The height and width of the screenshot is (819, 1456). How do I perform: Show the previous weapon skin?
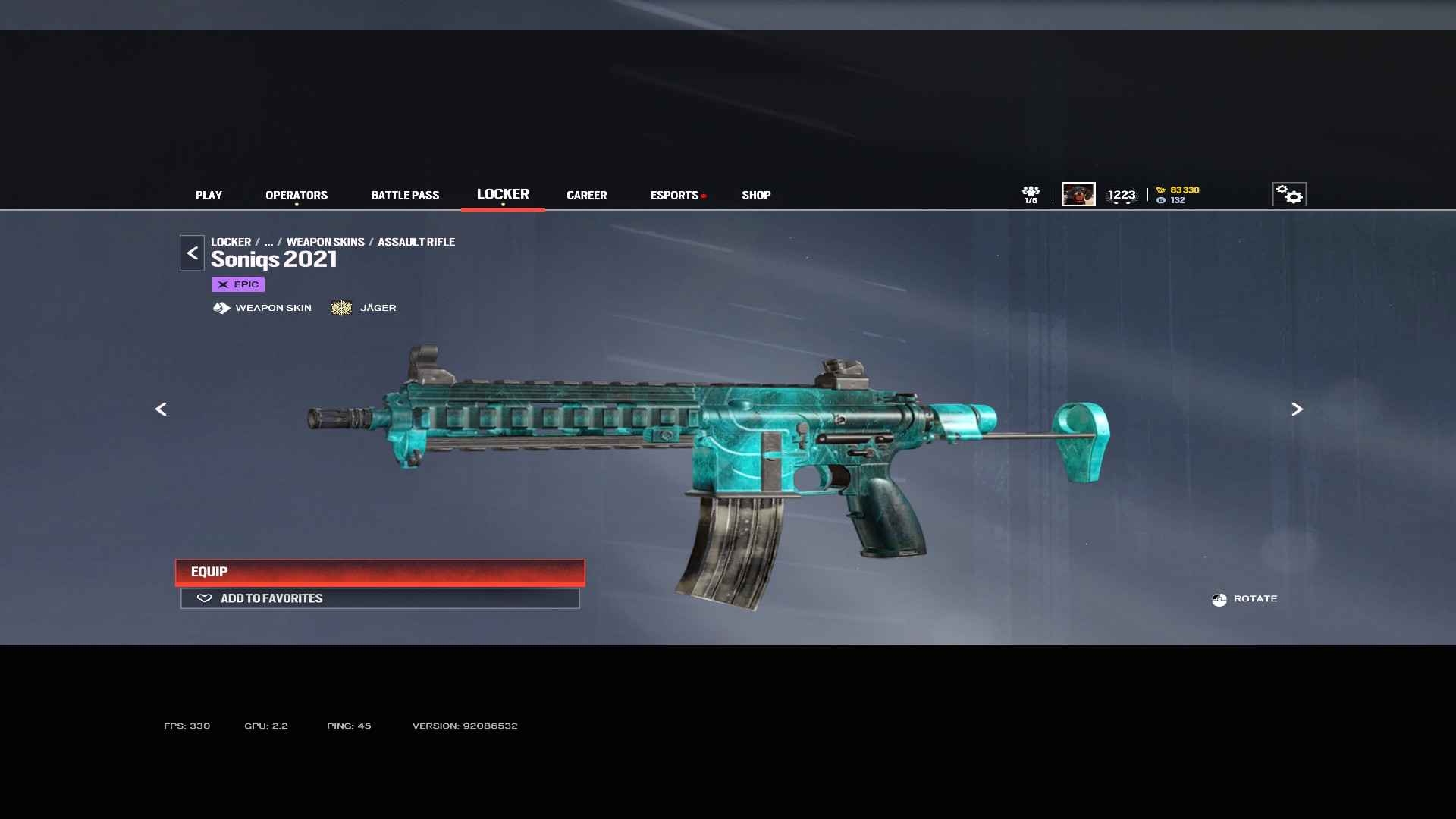[x=161, y=409]
